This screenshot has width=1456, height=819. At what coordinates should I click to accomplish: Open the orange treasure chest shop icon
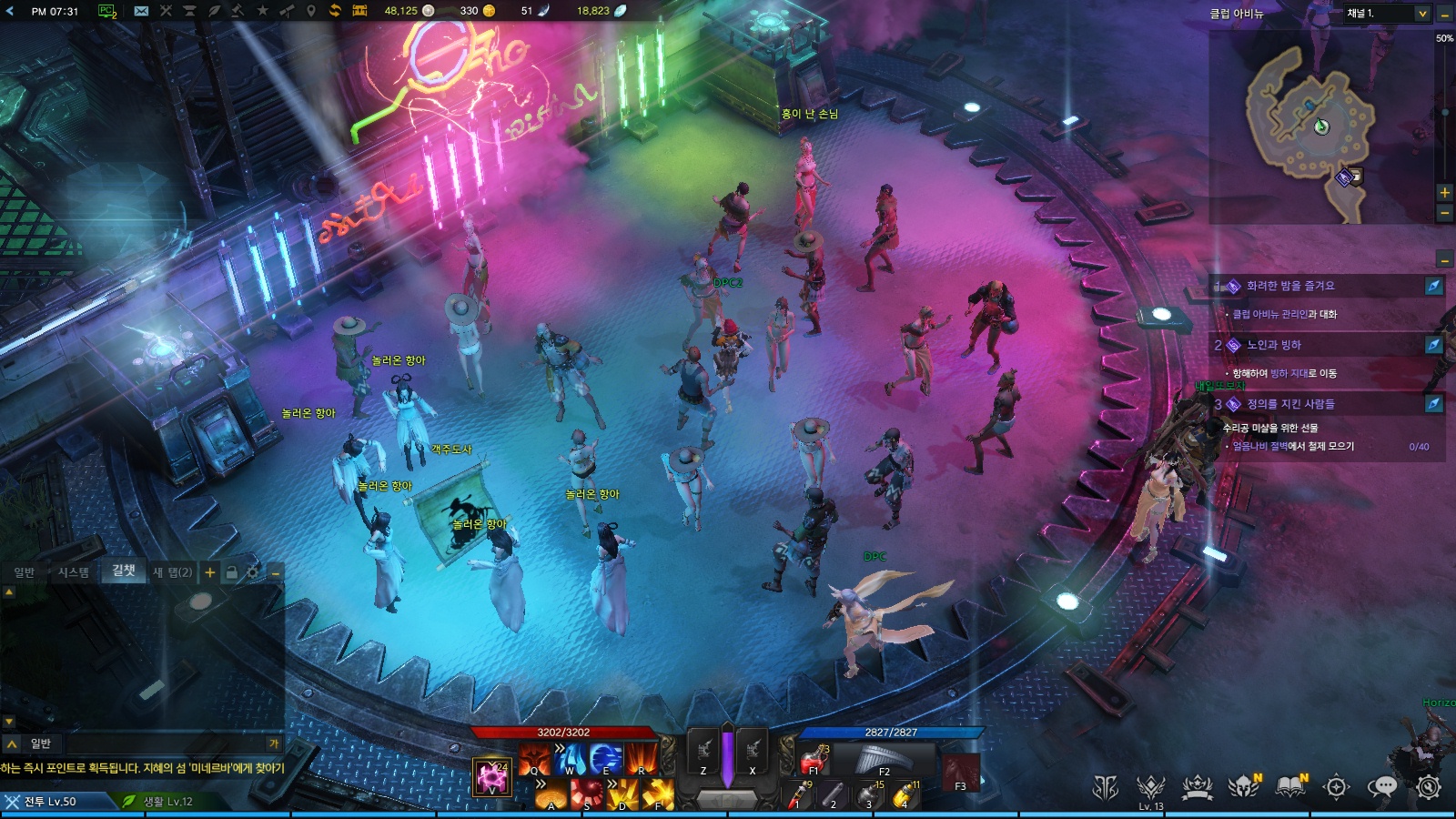(359, 11)
